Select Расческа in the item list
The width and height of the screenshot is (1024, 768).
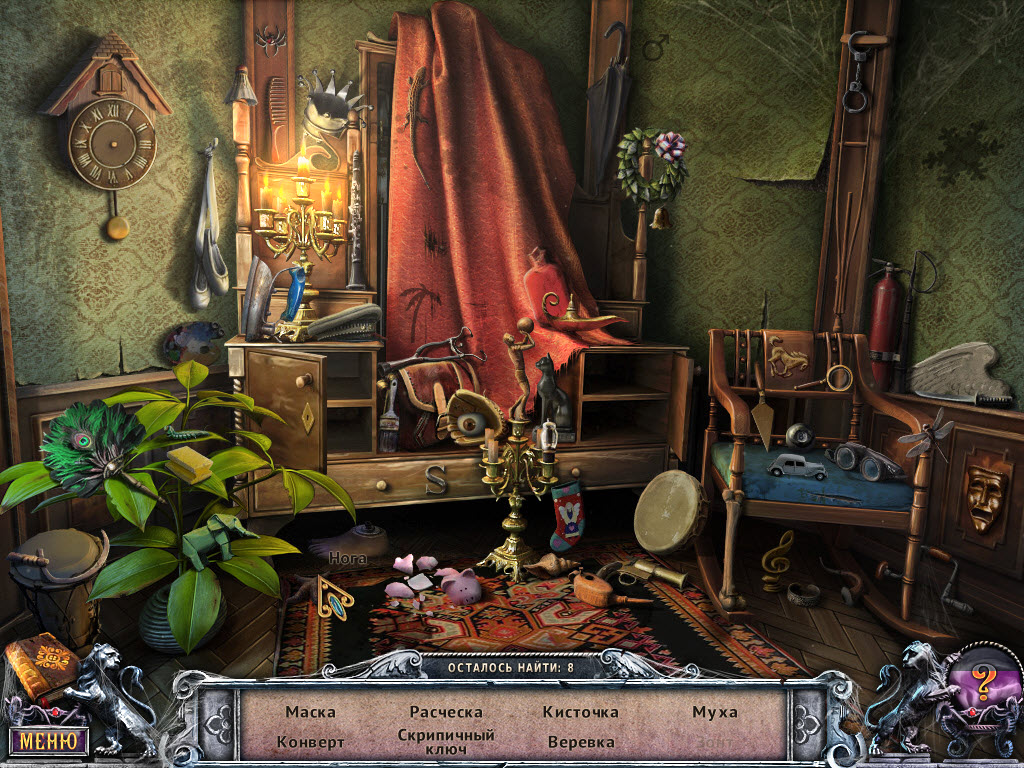446,712
